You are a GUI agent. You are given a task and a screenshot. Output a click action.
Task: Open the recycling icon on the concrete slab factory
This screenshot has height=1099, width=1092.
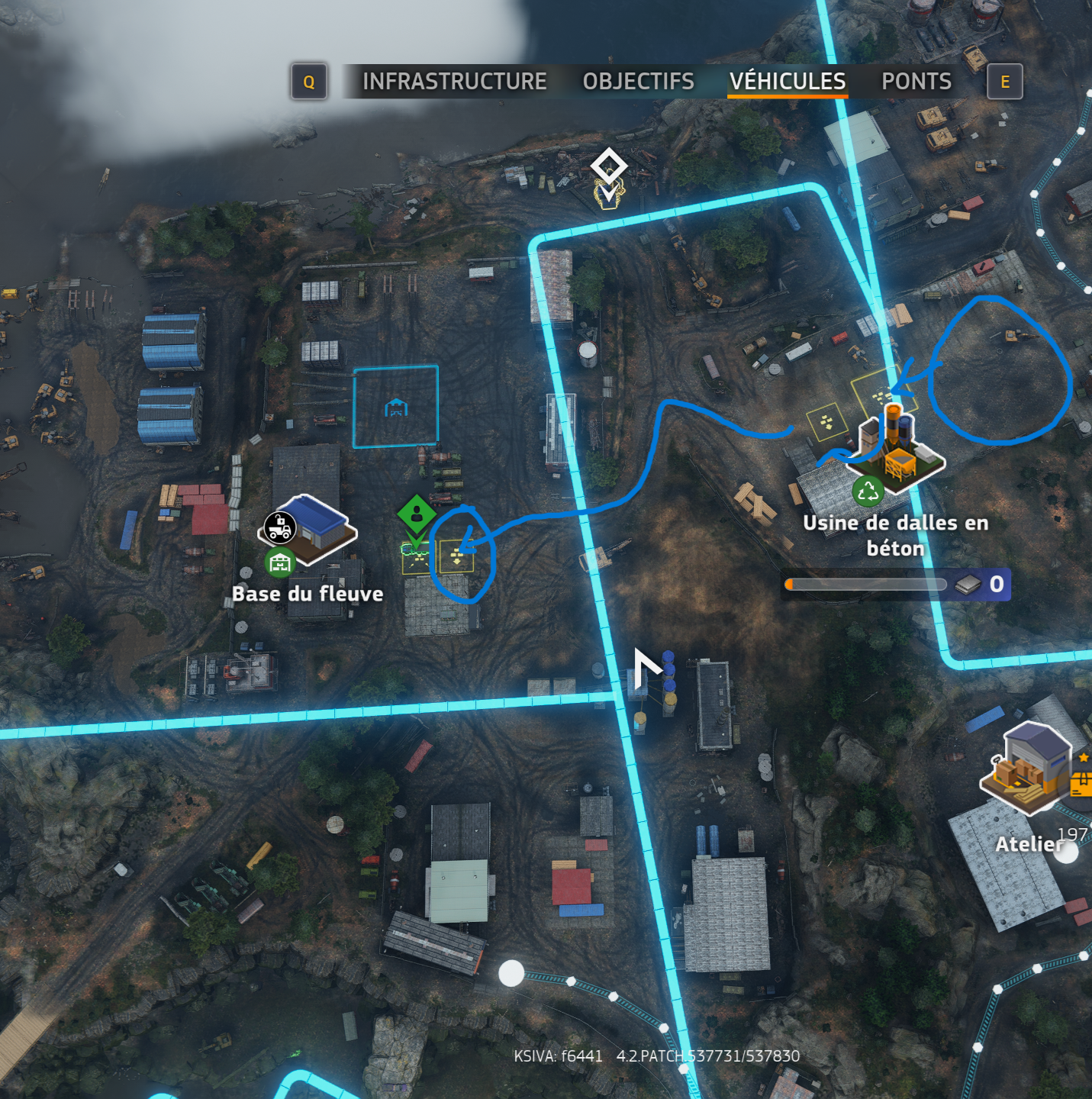[870, 490]
